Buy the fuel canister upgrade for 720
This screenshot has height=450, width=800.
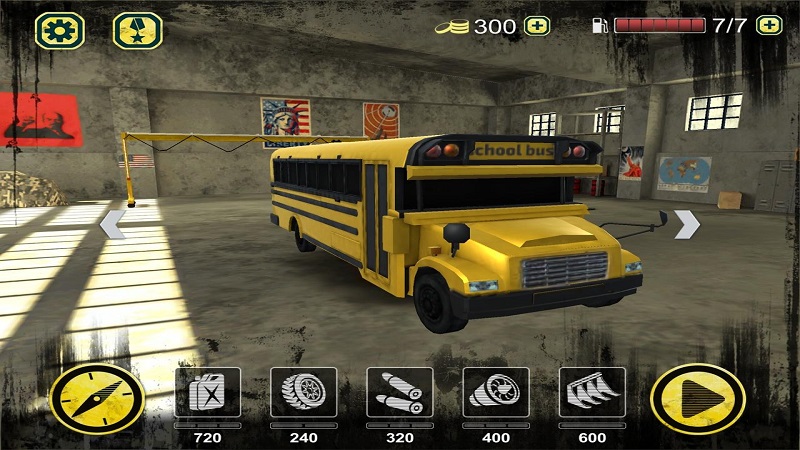[207, 392]
